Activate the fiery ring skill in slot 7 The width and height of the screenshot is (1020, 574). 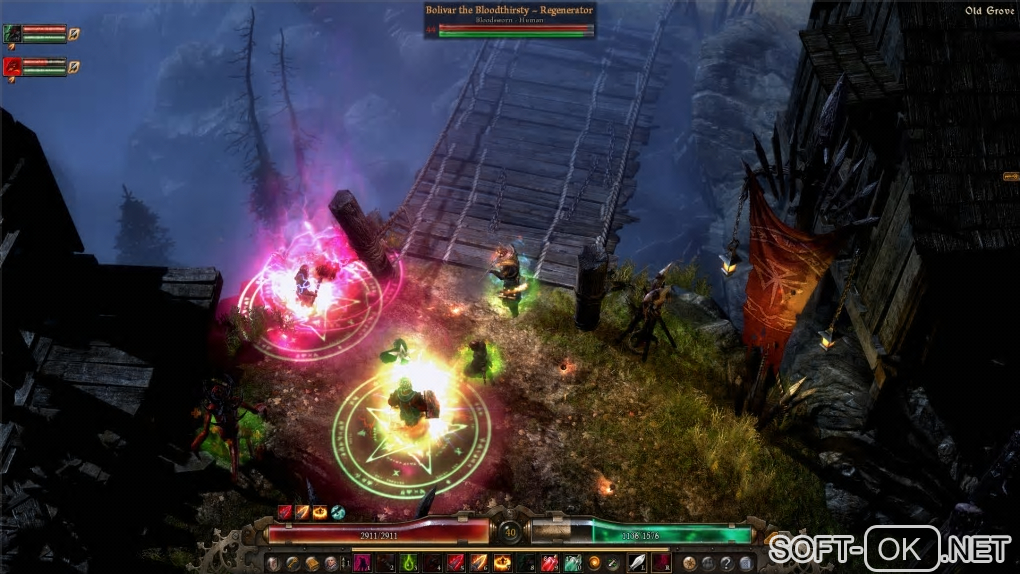pos(502,563)
